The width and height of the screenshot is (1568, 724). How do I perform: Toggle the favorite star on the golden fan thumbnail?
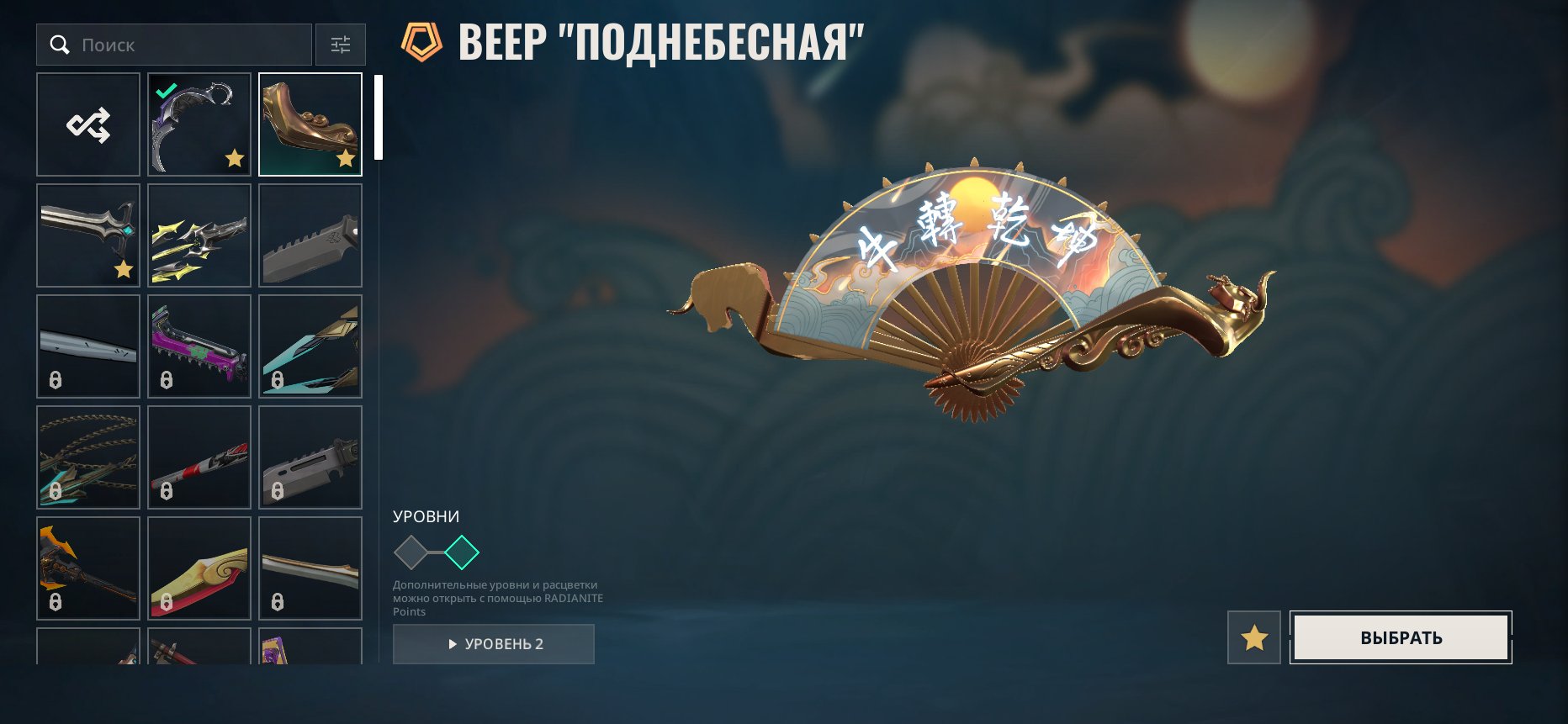pos(346,158)
